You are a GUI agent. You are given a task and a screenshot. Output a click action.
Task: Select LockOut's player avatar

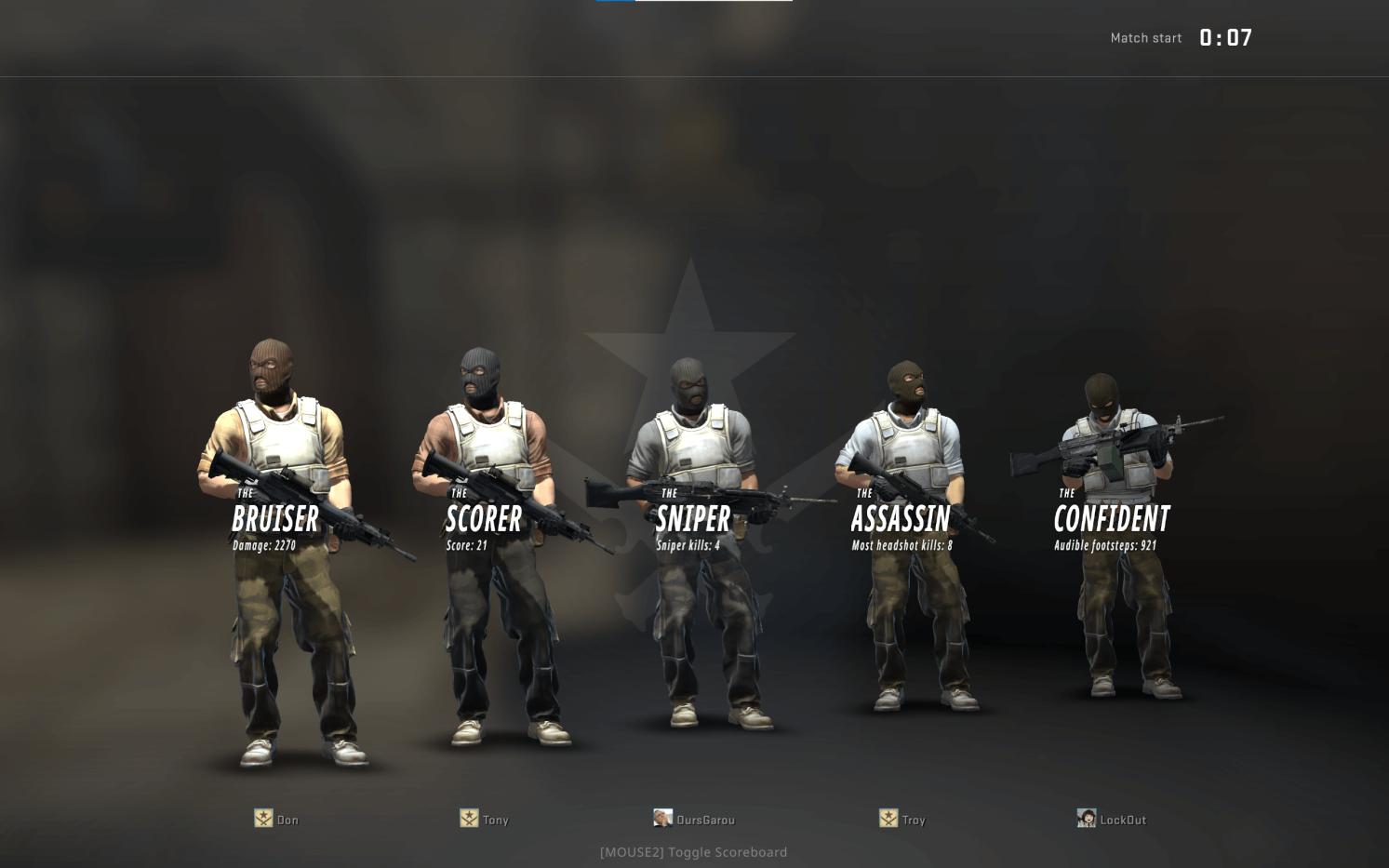tap(1086, 818)
